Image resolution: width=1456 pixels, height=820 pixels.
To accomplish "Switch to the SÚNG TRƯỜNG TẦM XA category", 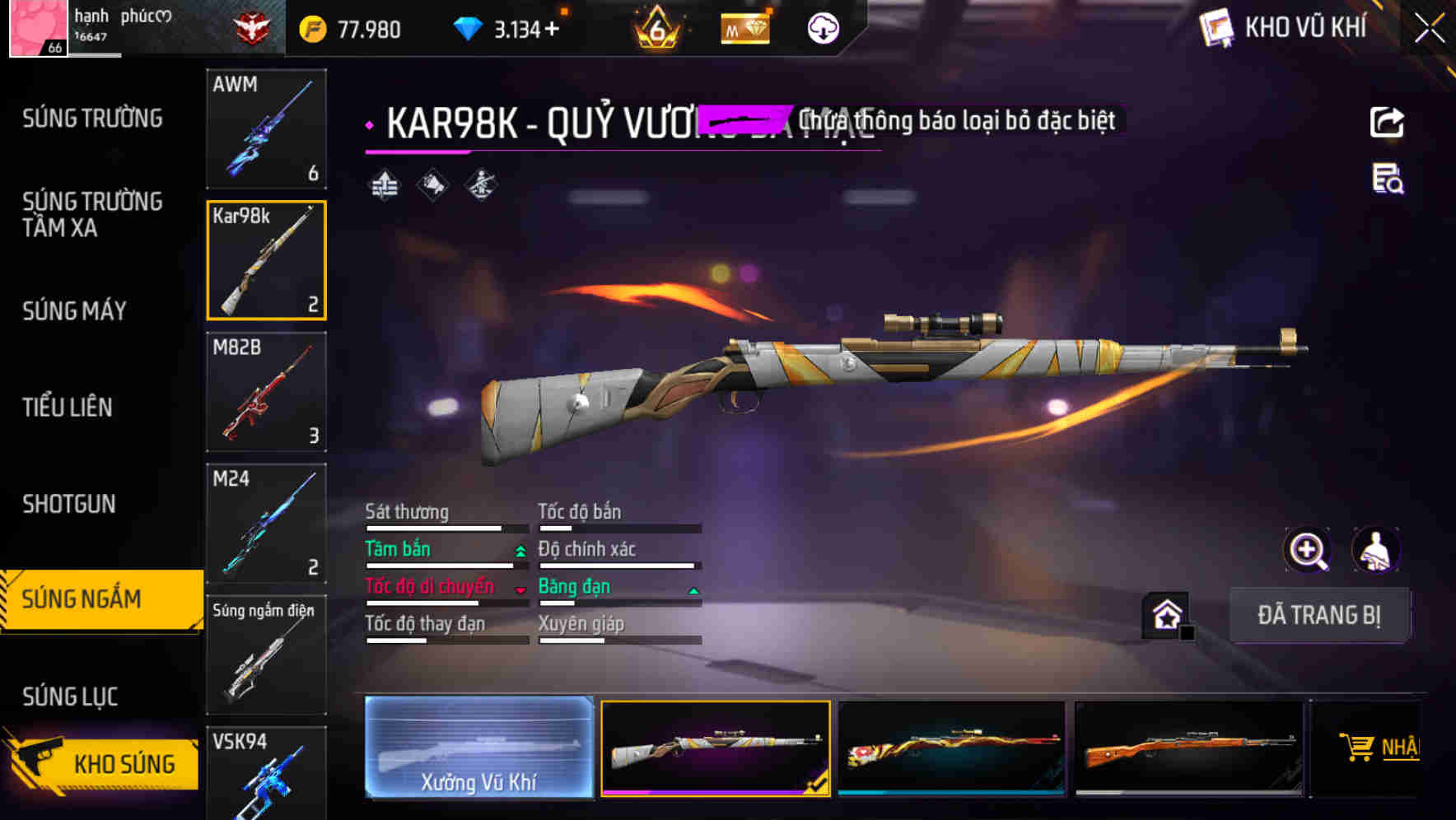I will [92, 215].
